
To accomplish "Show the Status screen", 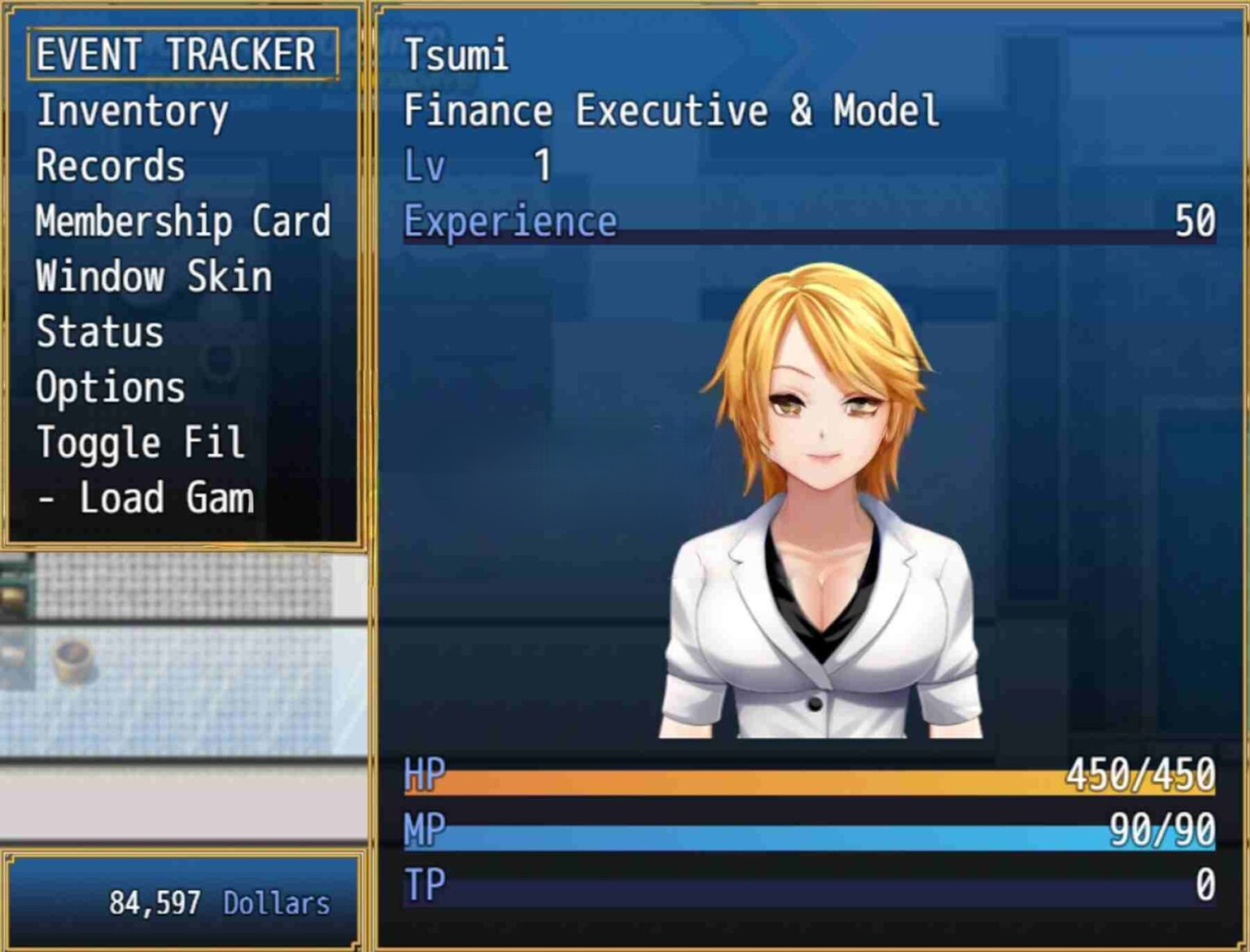I will tap(100, 332).
